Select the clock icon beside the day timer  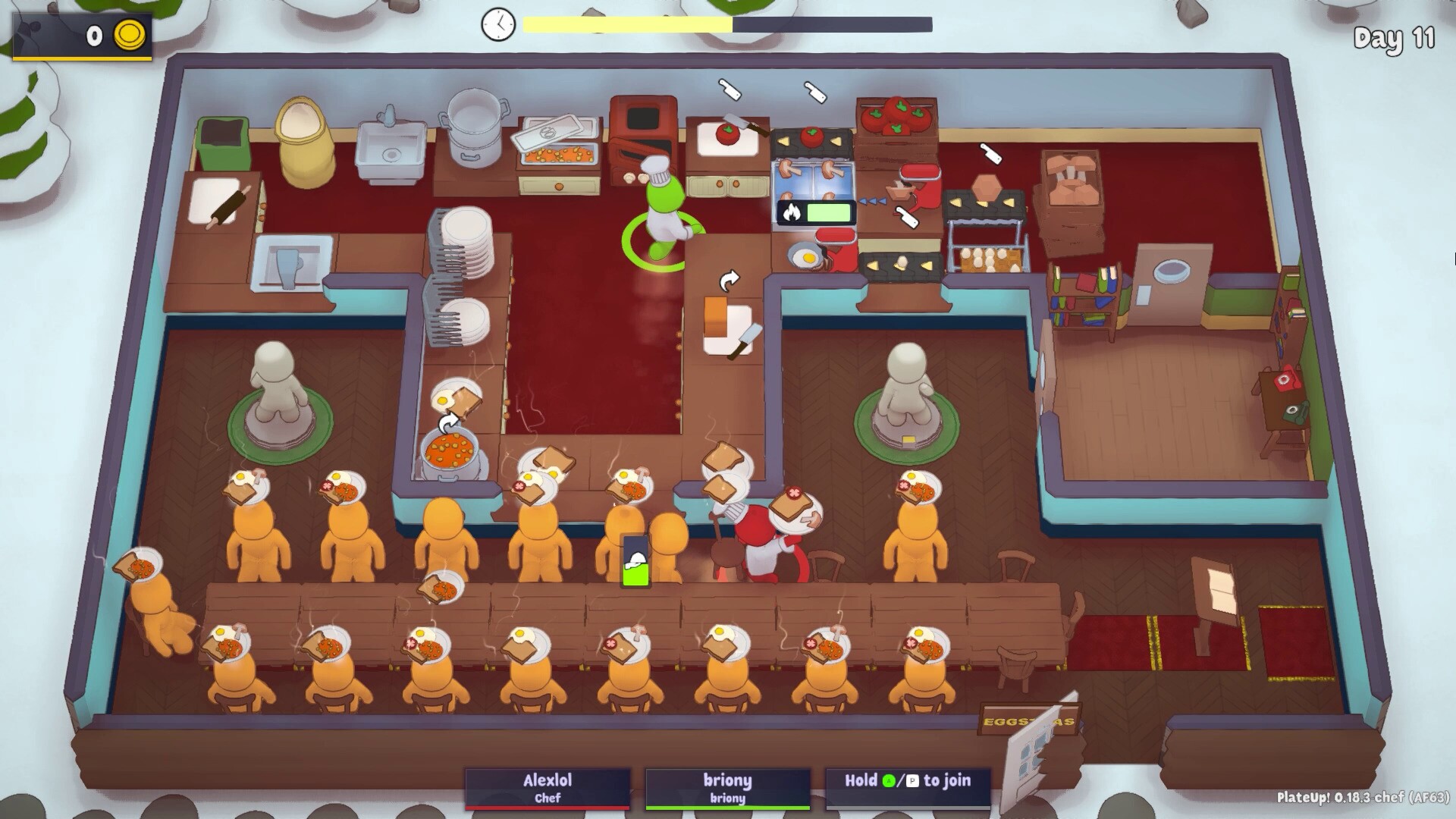click(497, 24)
